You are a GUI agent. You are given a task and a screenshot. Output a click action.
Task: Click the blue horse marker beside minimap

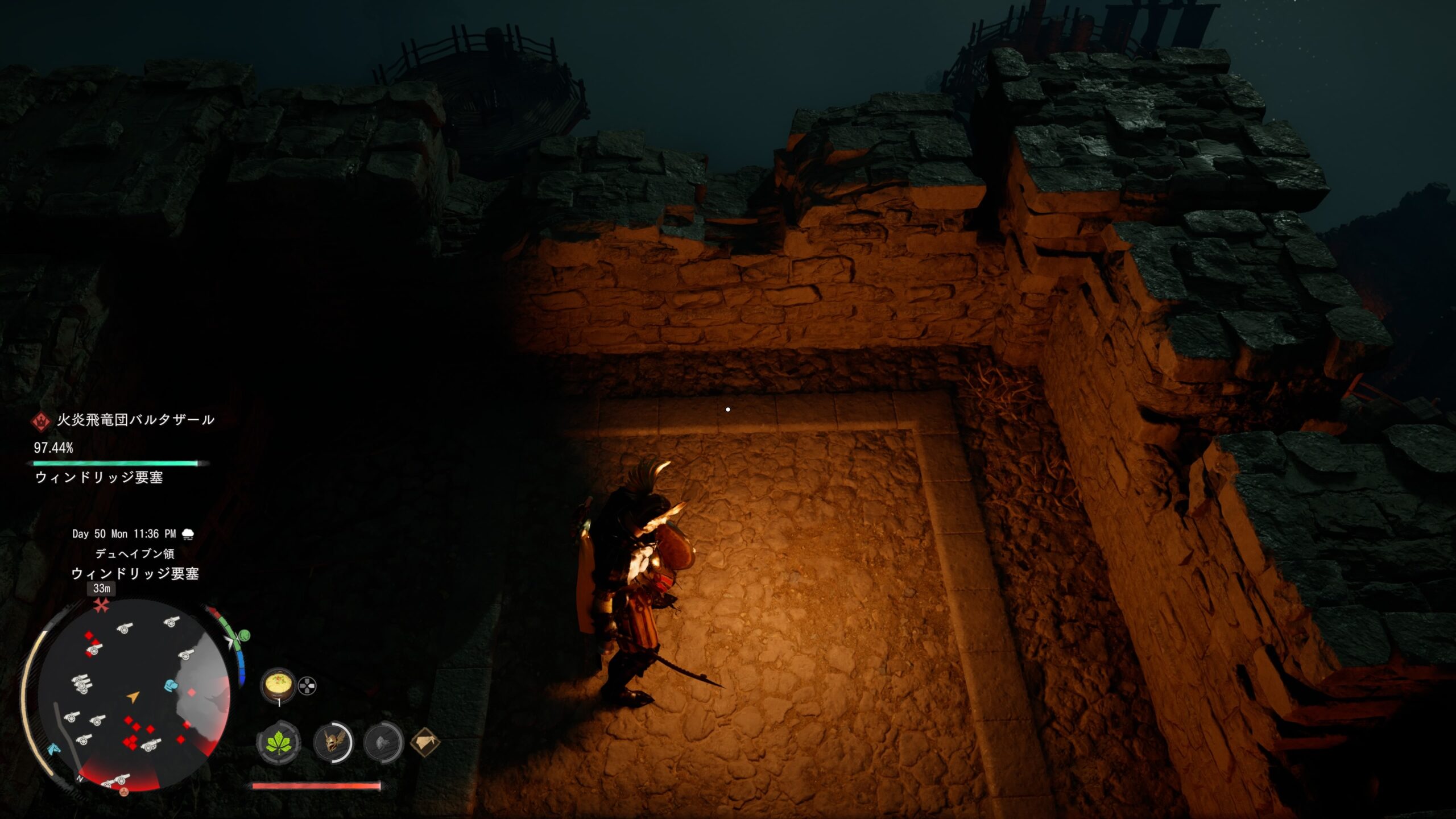53,748
